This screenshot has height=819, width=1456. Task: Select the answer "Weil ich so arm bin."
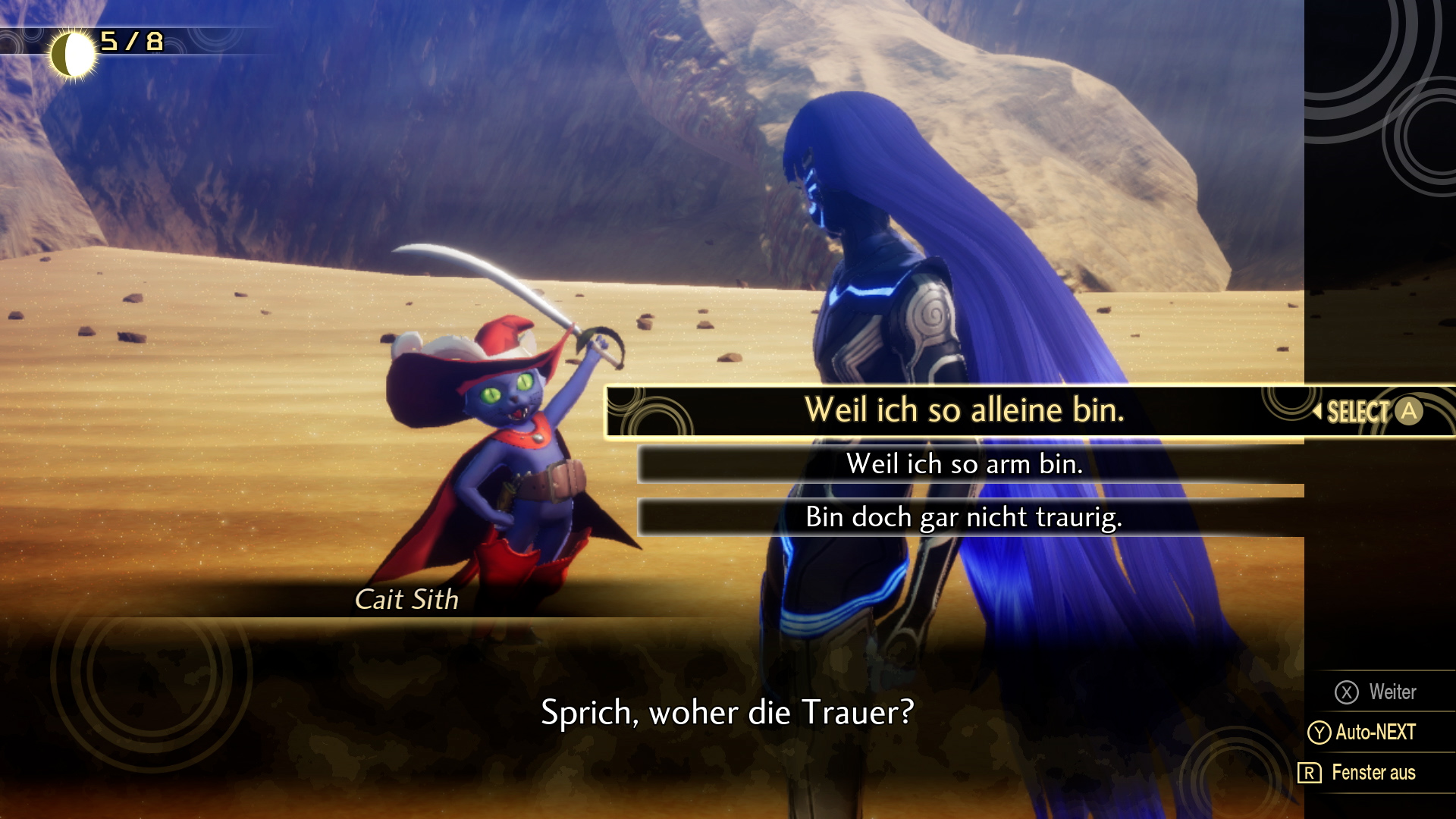tap(963, 464)
